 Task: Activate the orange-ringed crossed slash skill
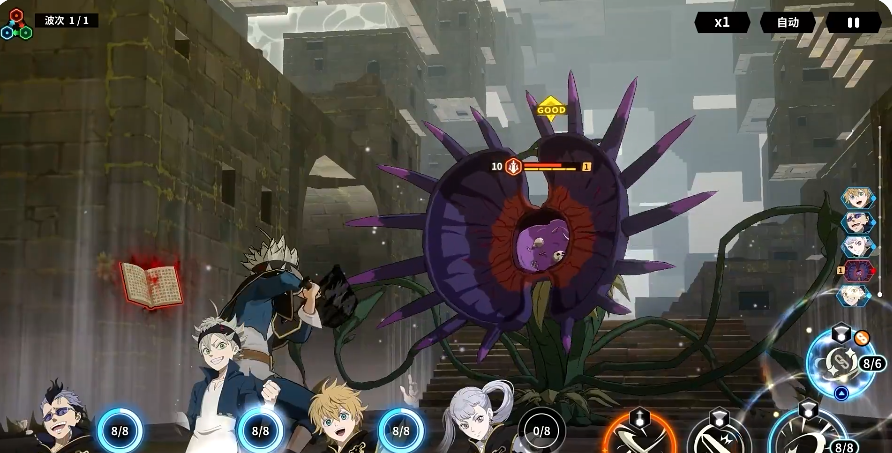coord(639,438)
